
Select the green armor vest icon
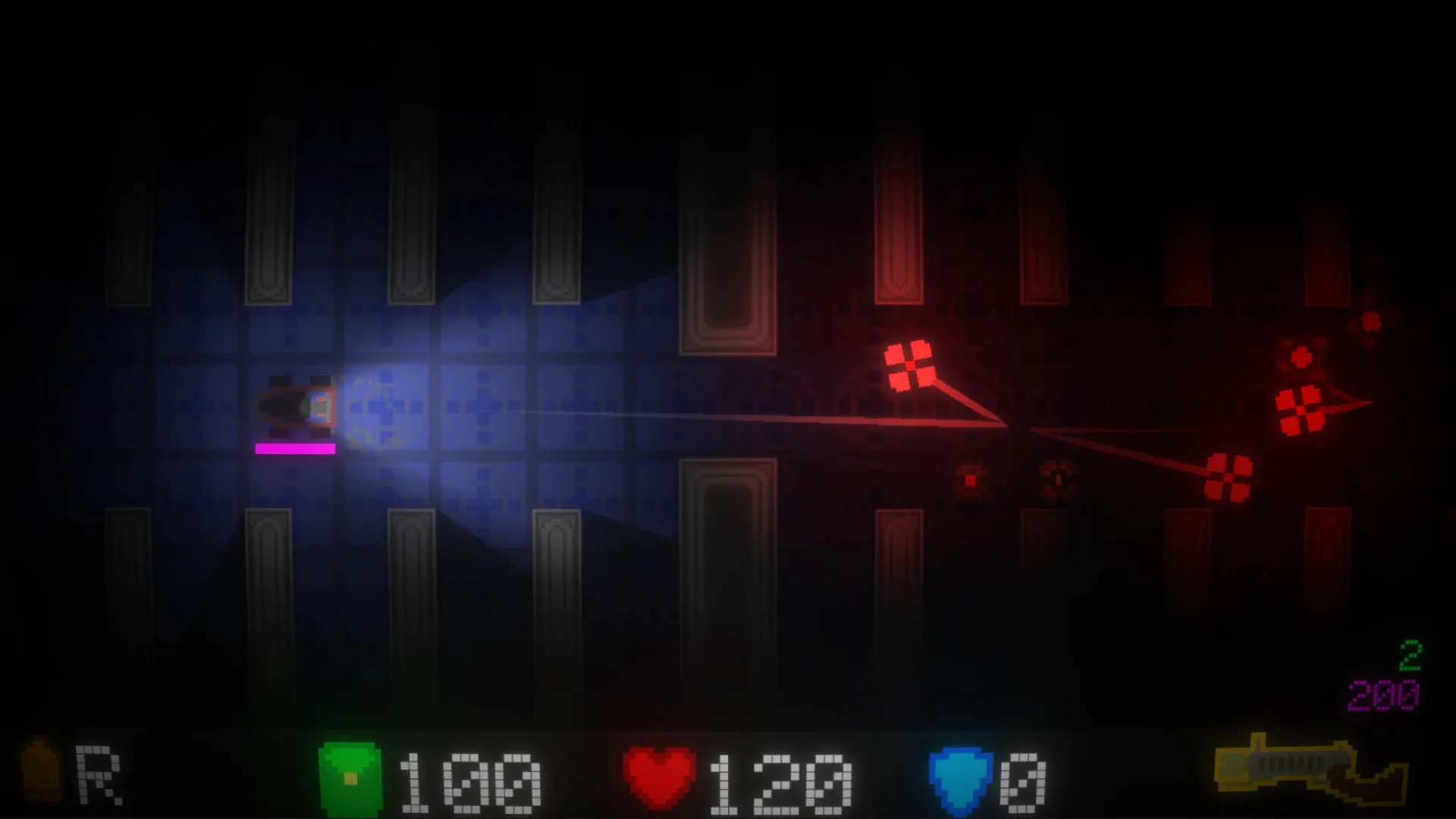point(353,775)
